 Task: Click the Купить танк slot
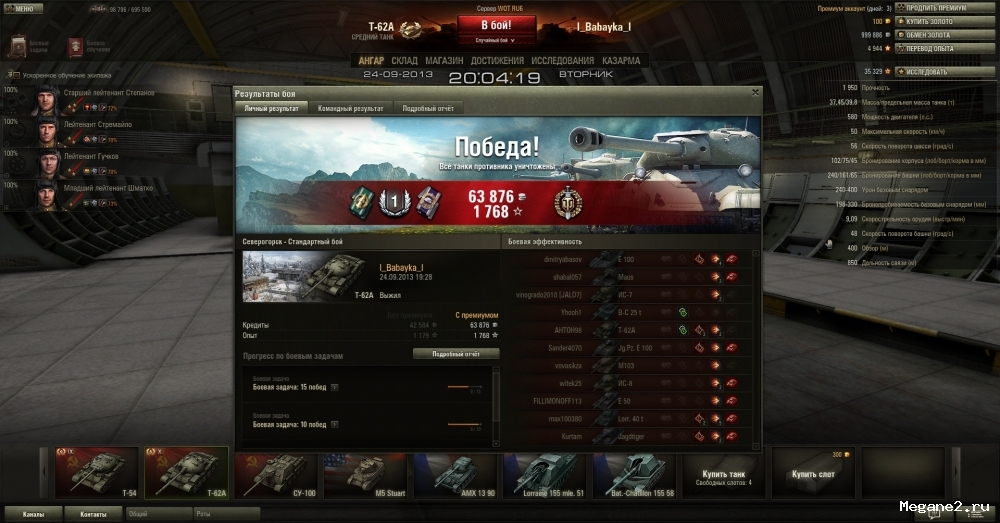coord(724,472)
